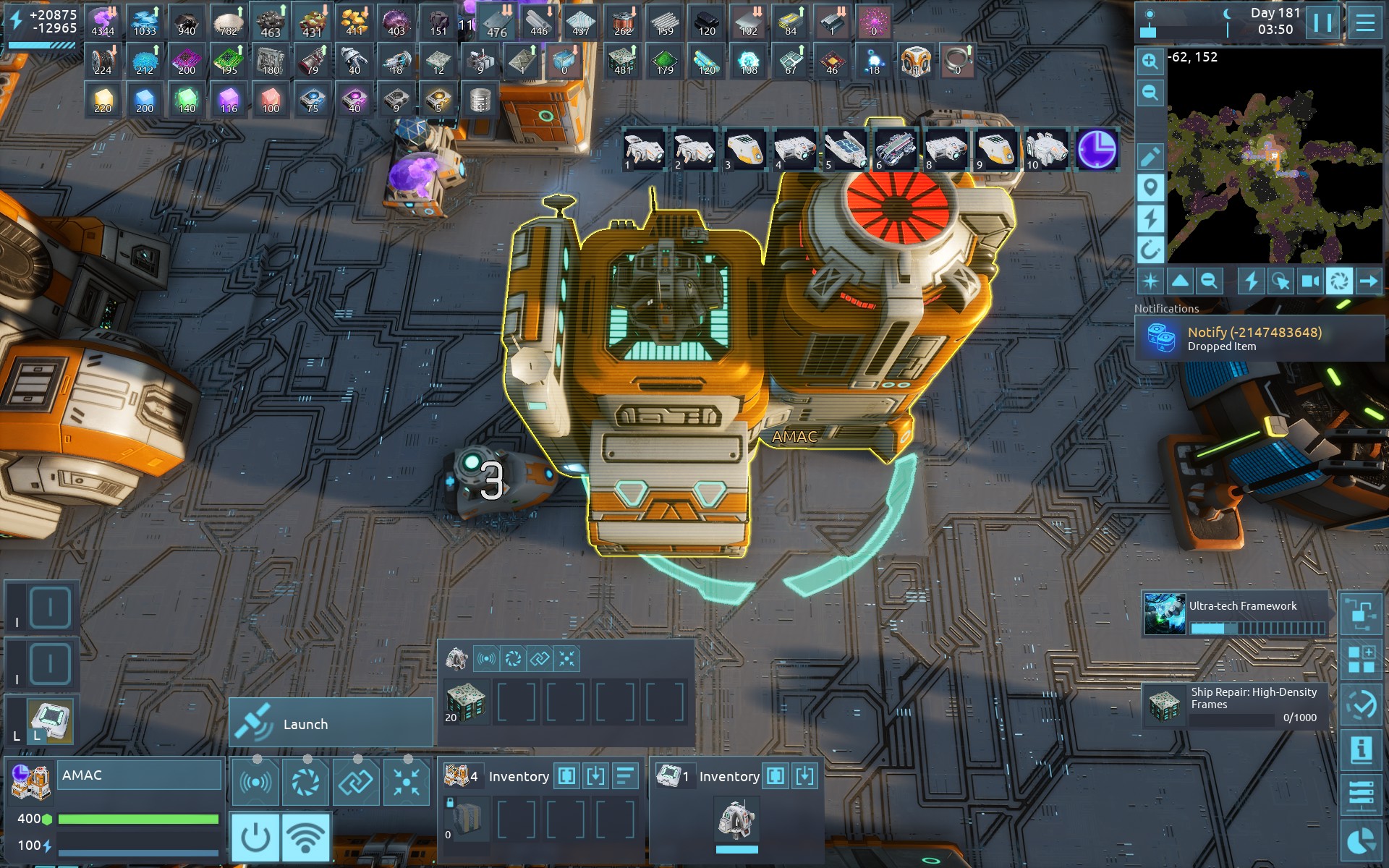Viewport: 1389px width, 868px height.
Task: Click the AMAC unit name field
Action: (139, 775)
